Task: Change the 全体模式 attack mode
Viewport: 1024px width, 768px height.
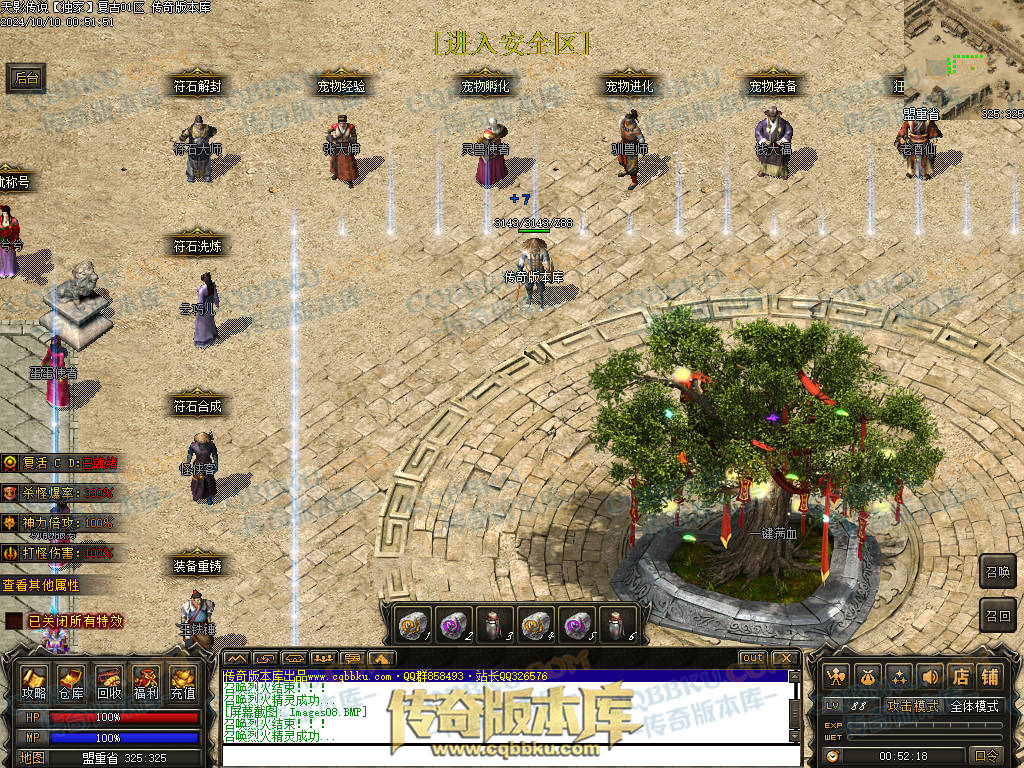Action: tap(974, 706)
